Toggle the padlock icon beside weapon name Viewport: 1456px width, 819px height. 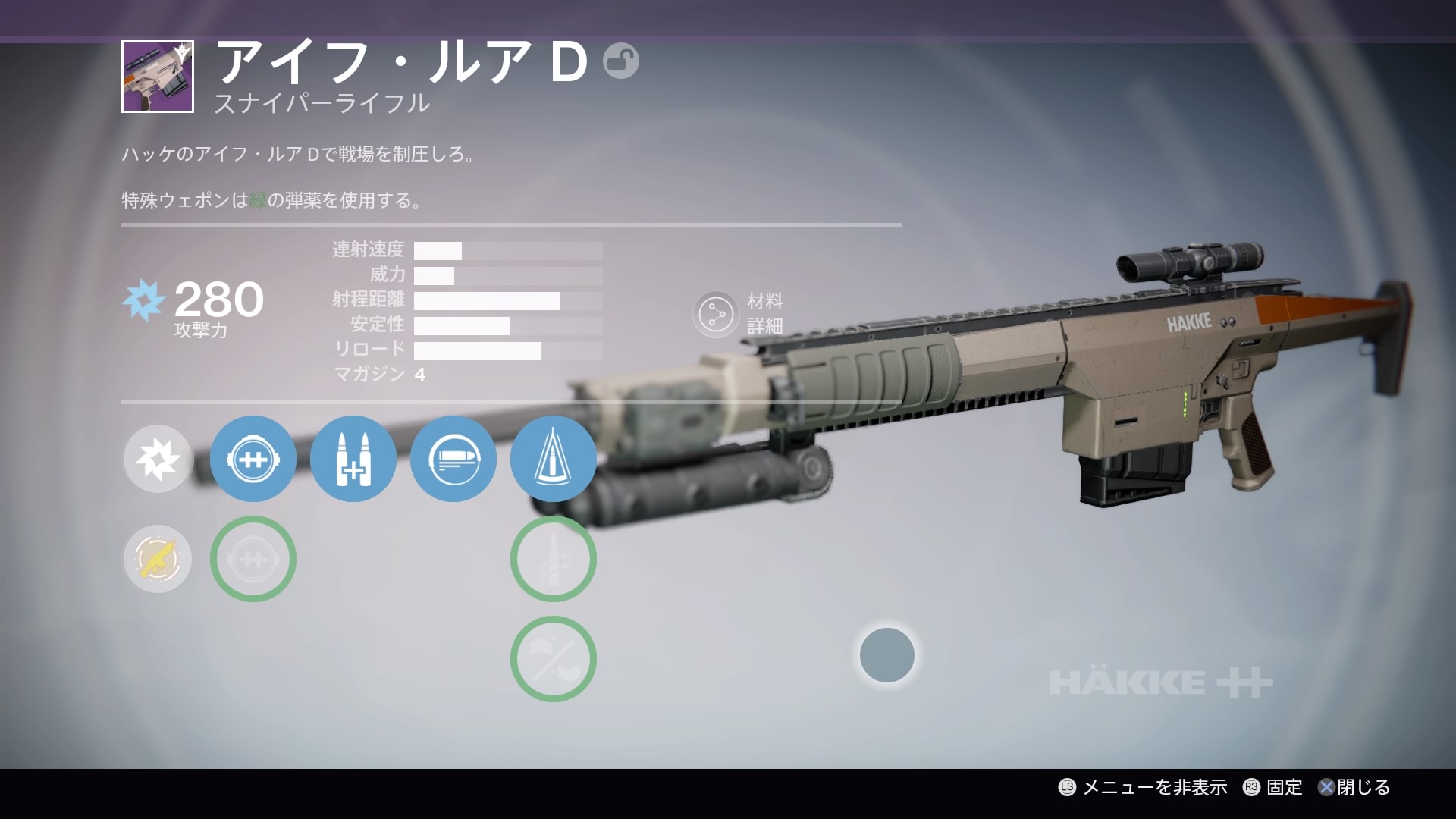pos(621,61)
